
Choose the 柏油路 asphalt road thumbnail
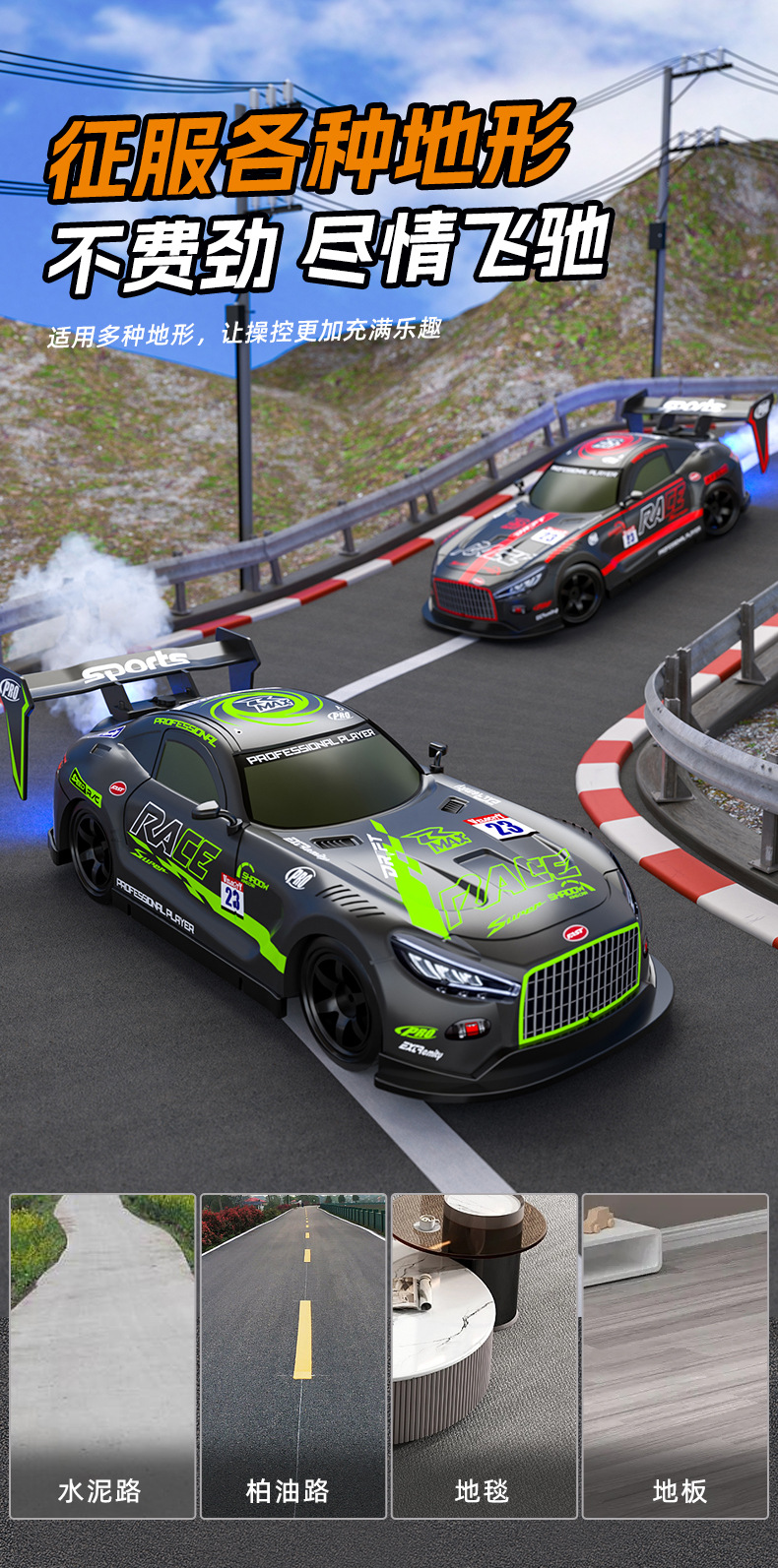point(293,1354)
